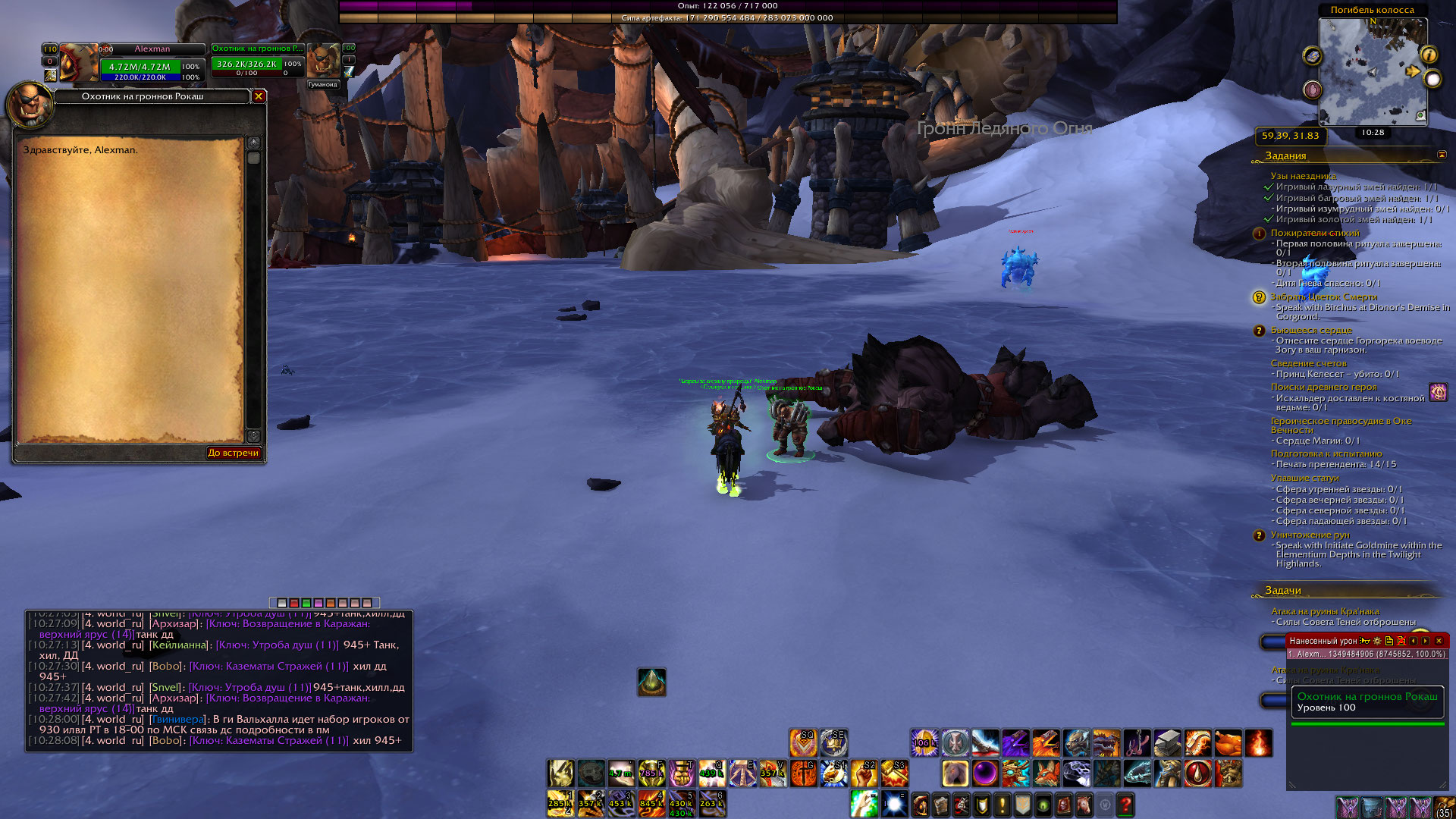Select the 'Узы наездника' quest in tracker
This screenshot has height=819, width=1456.
click(1303, 176)
